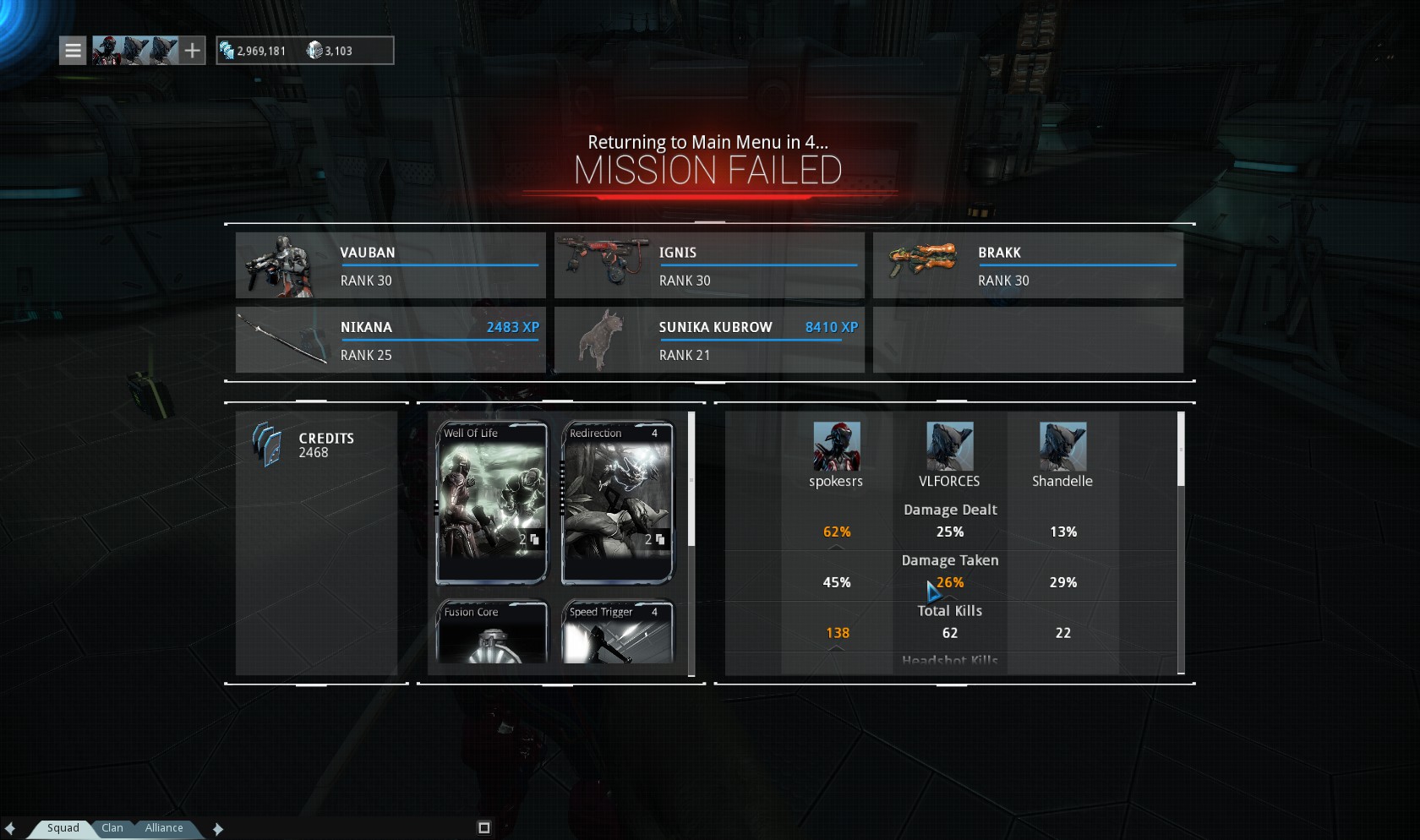Open the Brakk weapon panel
The height and width of the screenshot is (840, 1420).
[x=1028, y=265]
